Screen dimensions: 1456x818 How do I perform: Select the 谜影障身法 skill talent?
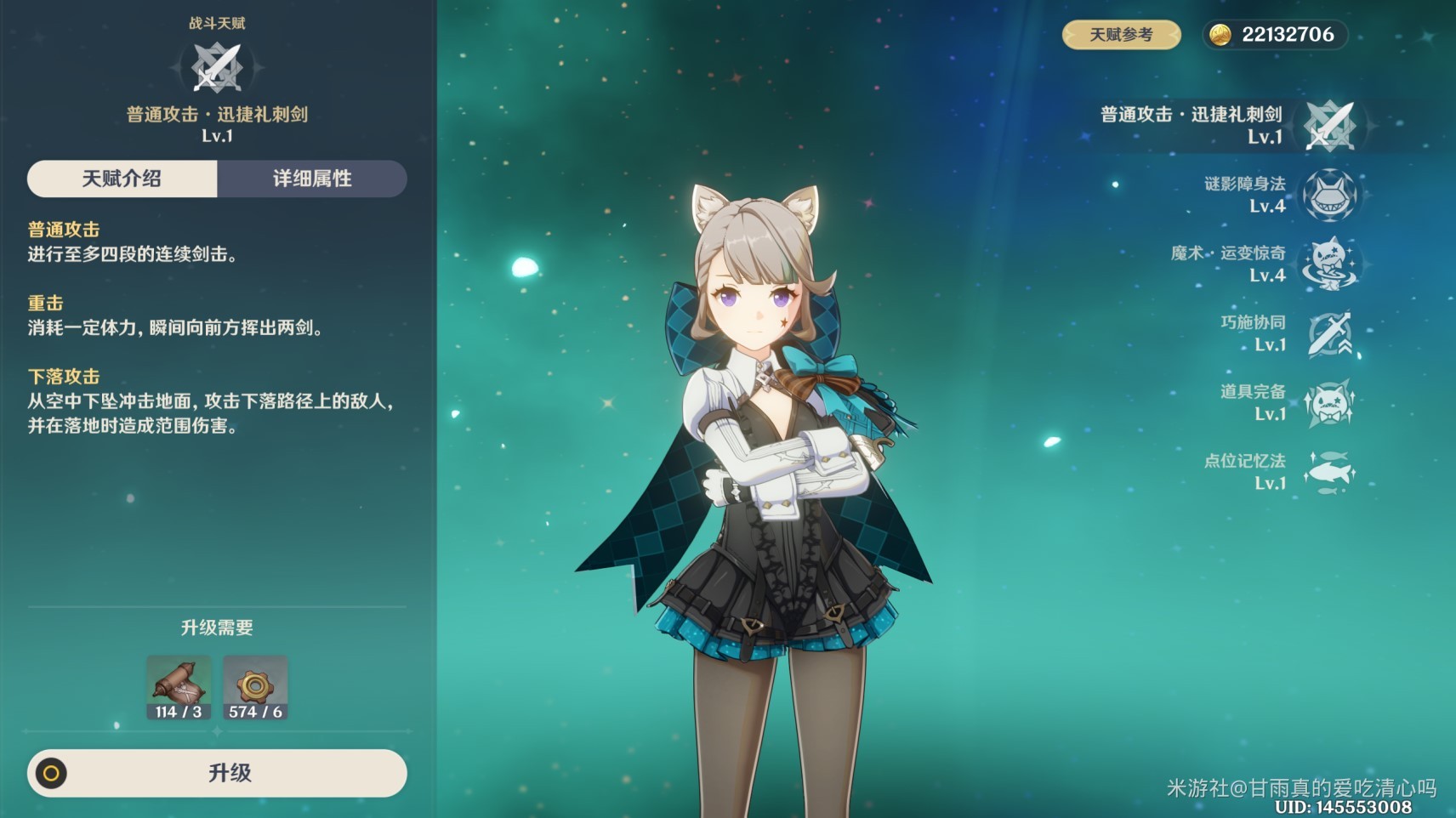tap(1330, 195)
